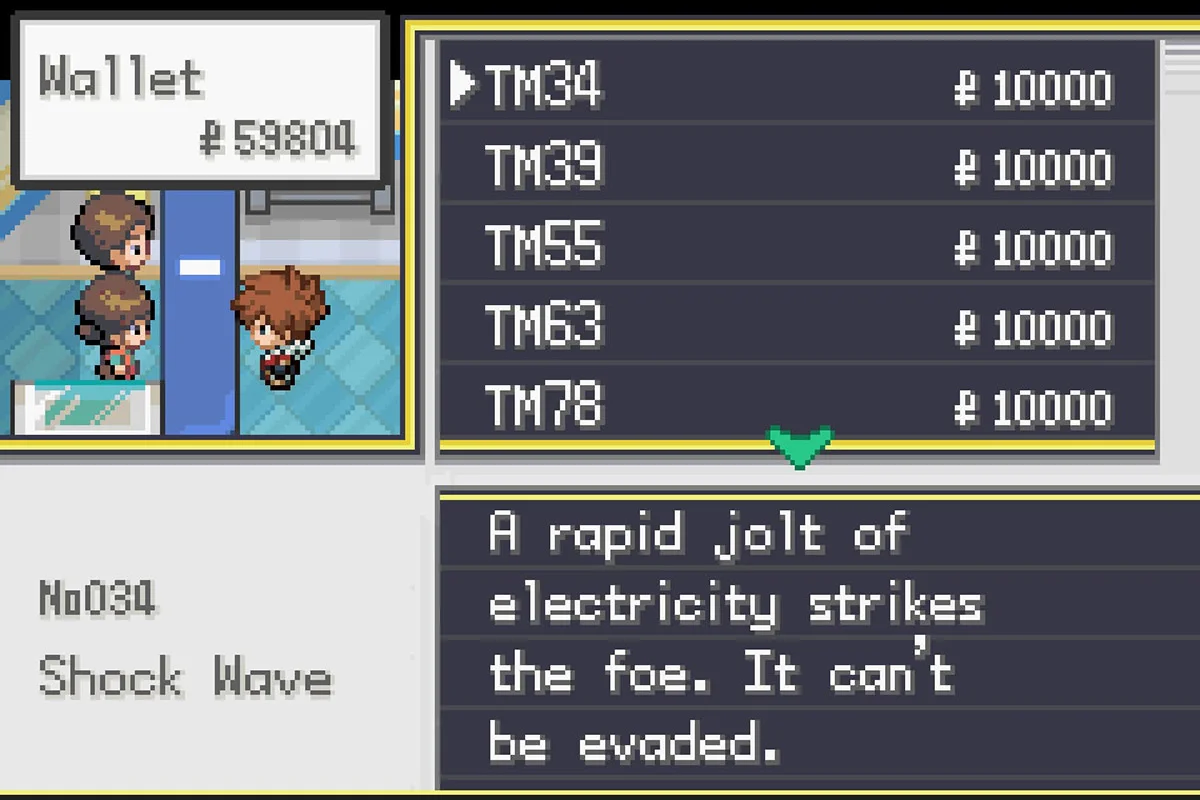Choose the TM39 entry
Viewport: 1200px width, 800px height.
544,166
